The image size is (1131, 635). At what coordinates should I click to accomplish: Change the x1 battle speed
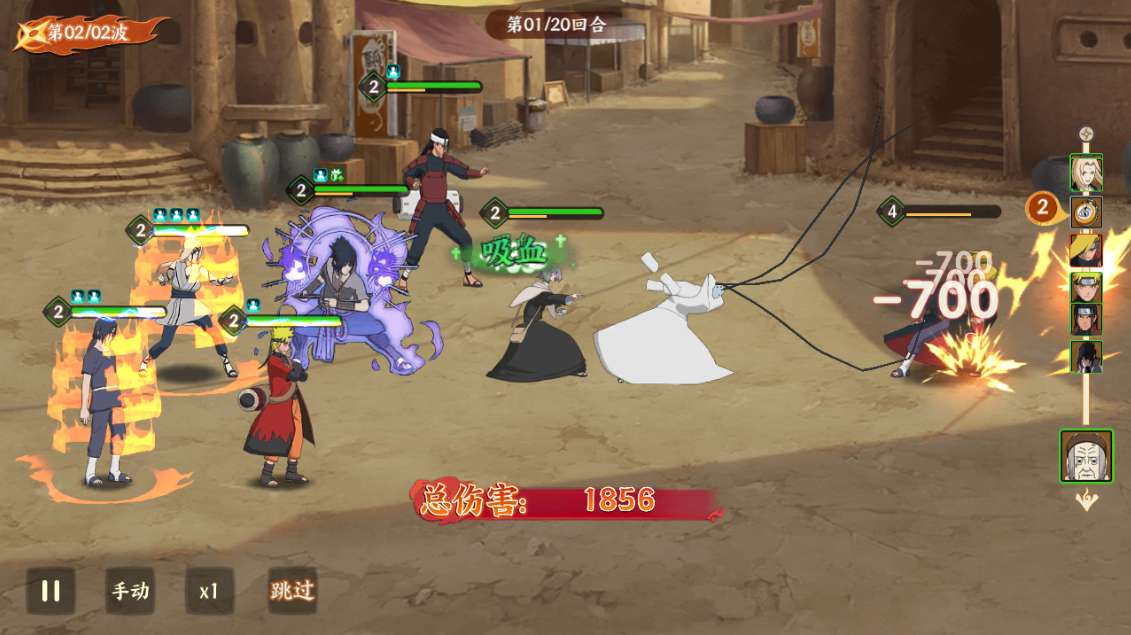(x=209, y=590)
